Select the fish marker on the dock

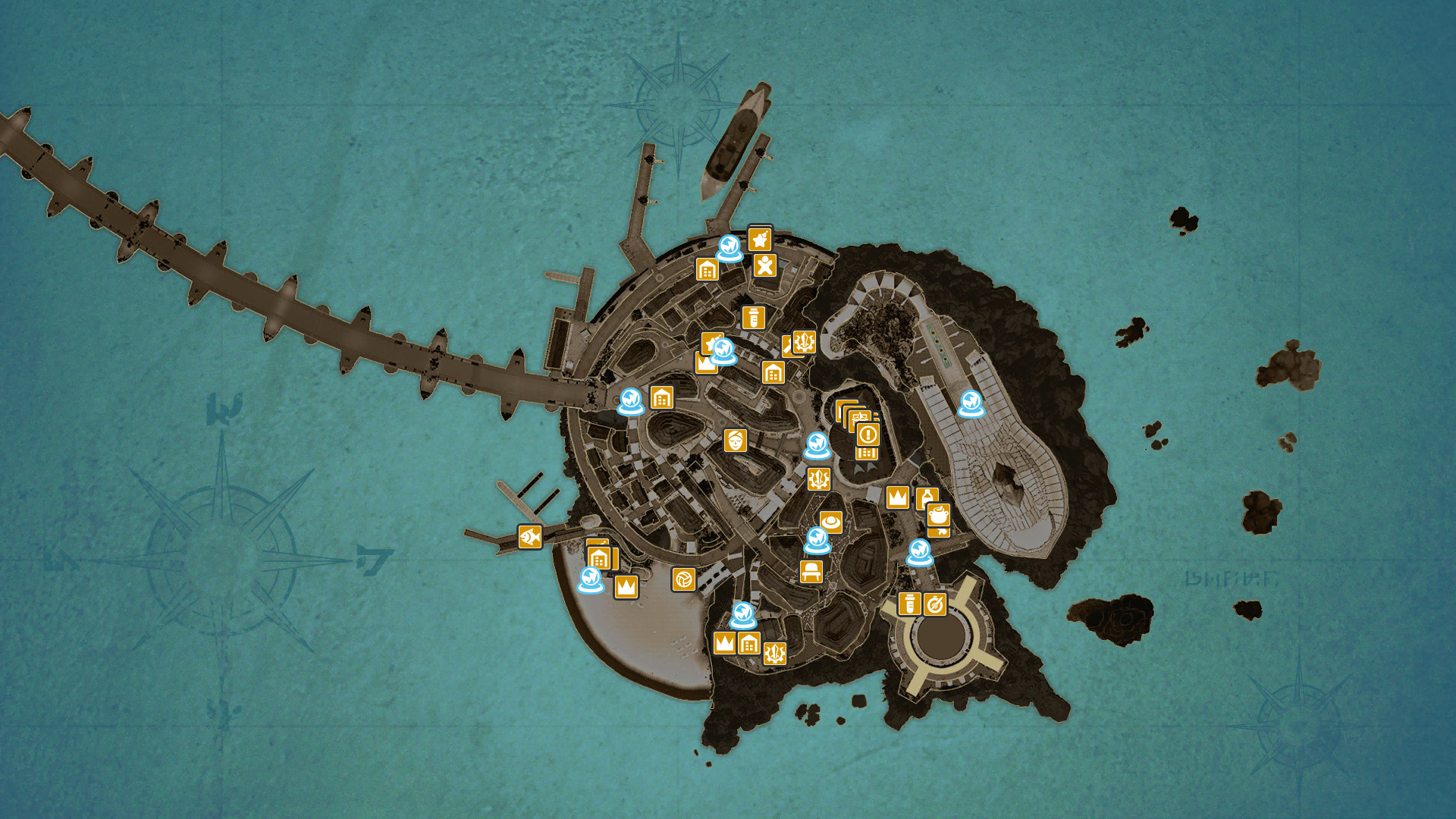click(529, 537)
